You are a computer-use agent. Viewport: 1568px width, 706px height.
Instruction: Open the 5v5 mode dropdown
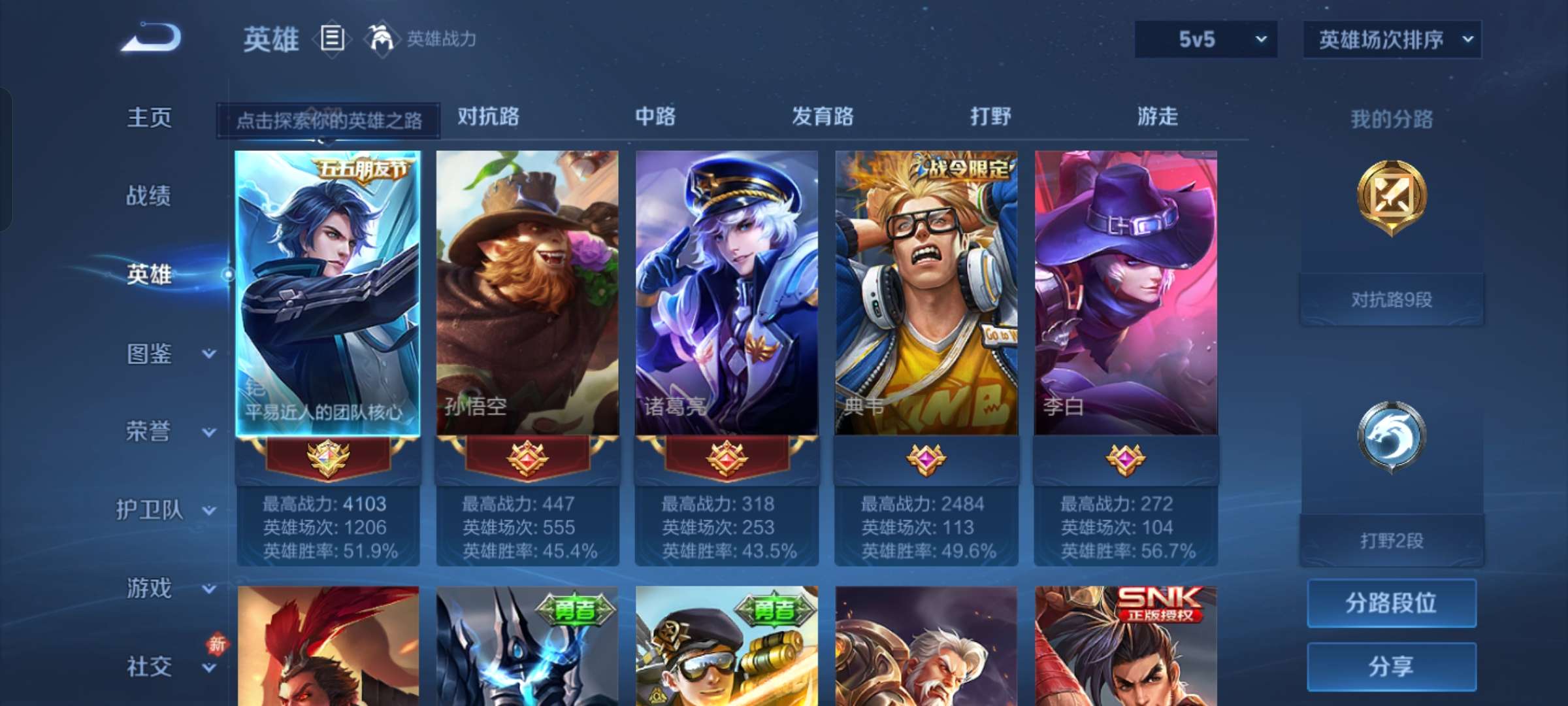1205,39
